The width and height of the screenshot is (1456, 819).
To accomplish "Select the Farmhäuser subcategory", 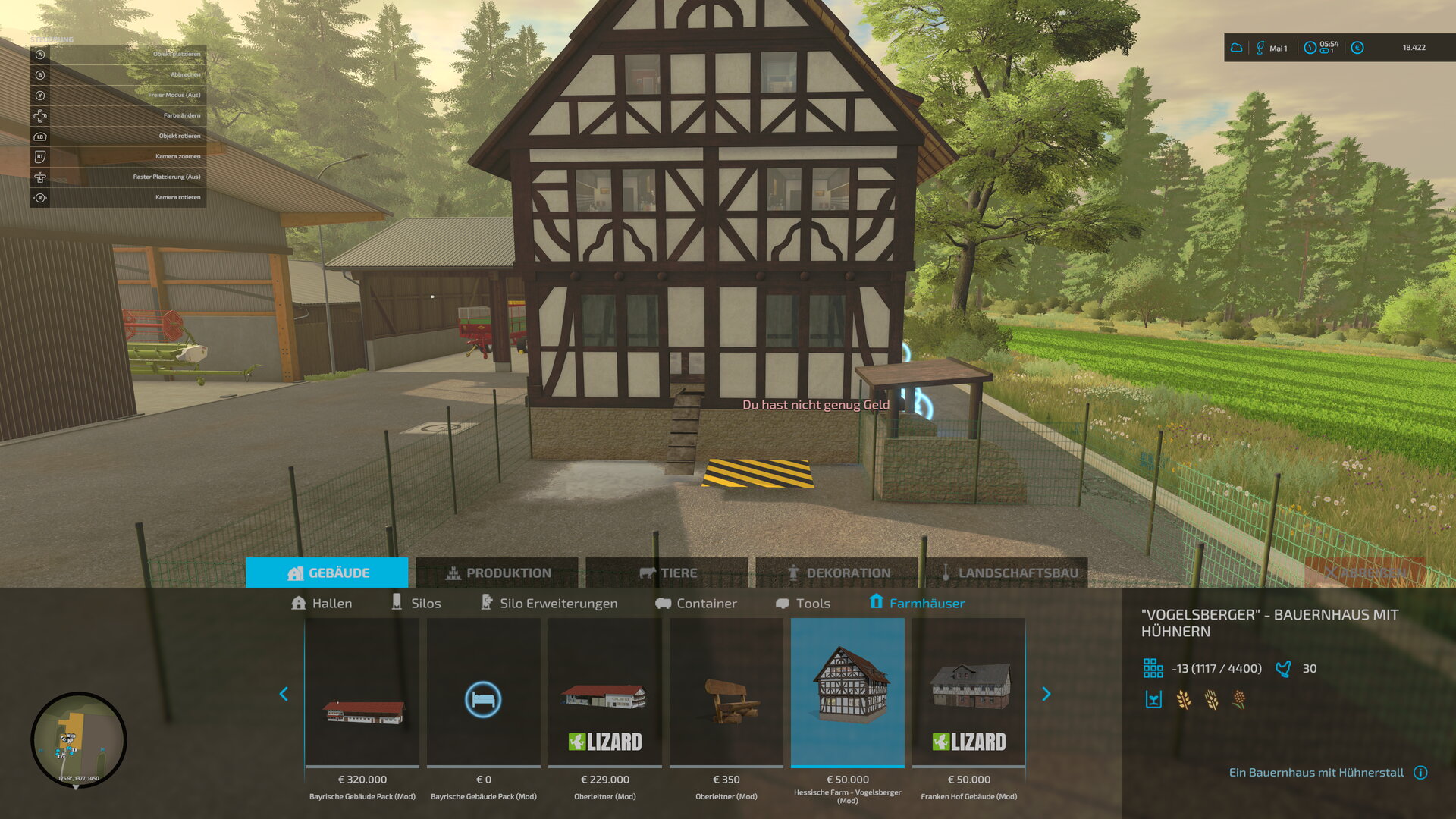I will point(917,603).
